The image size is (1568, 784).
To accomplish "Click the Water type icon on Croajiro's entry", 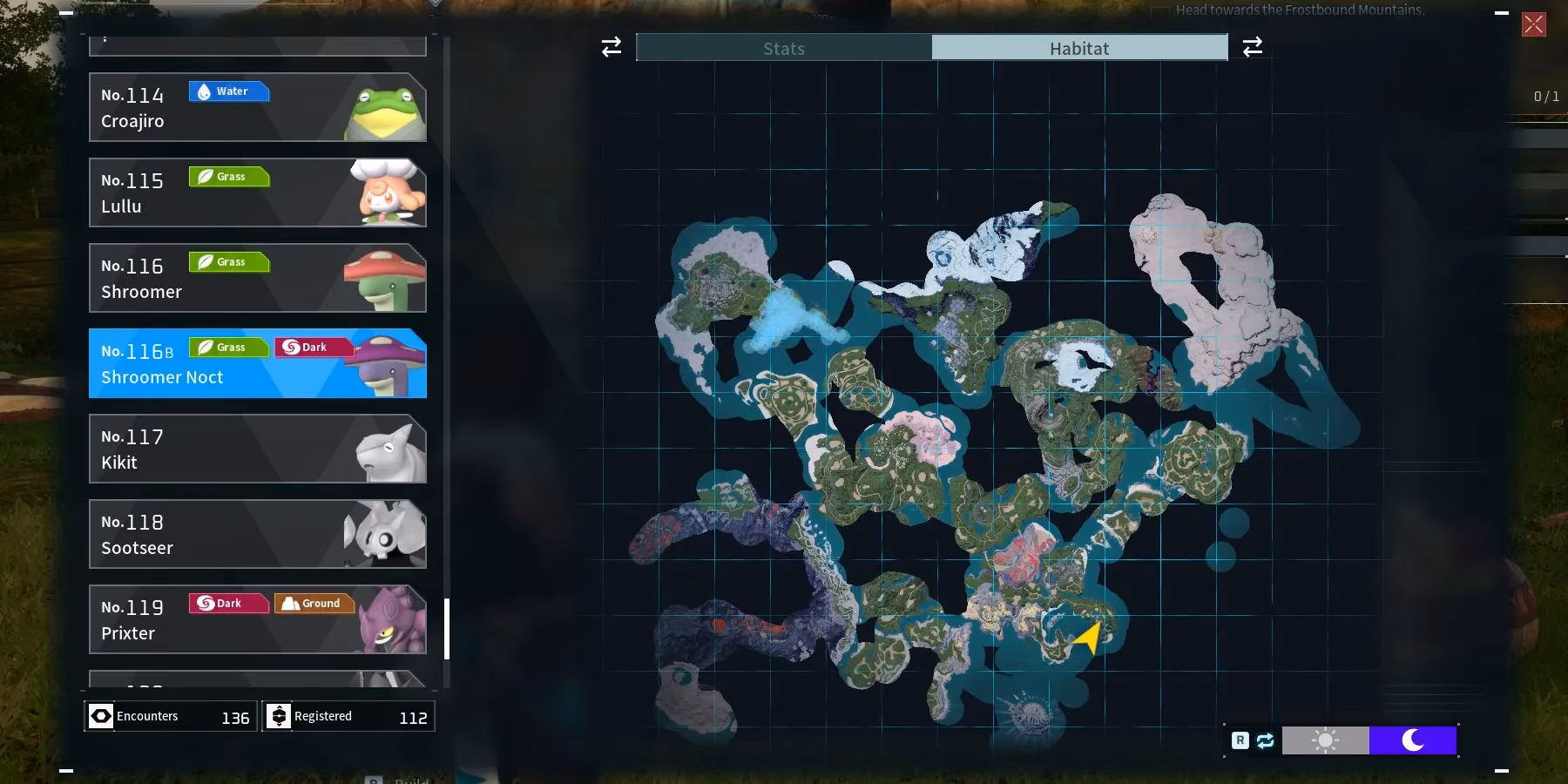I will click(228, 91).
